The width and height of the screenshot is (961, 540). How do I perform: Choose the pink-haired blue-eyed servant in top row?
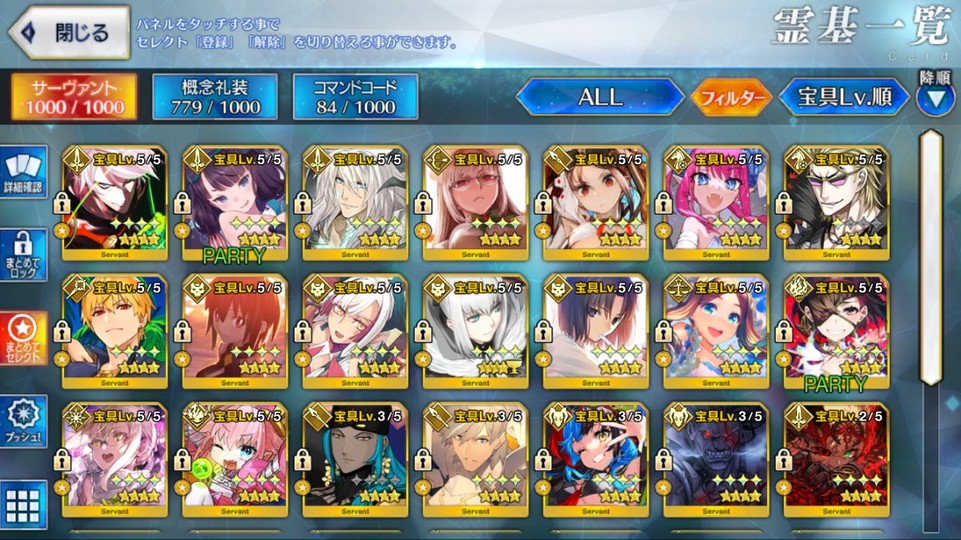click(x=717, y=203)
